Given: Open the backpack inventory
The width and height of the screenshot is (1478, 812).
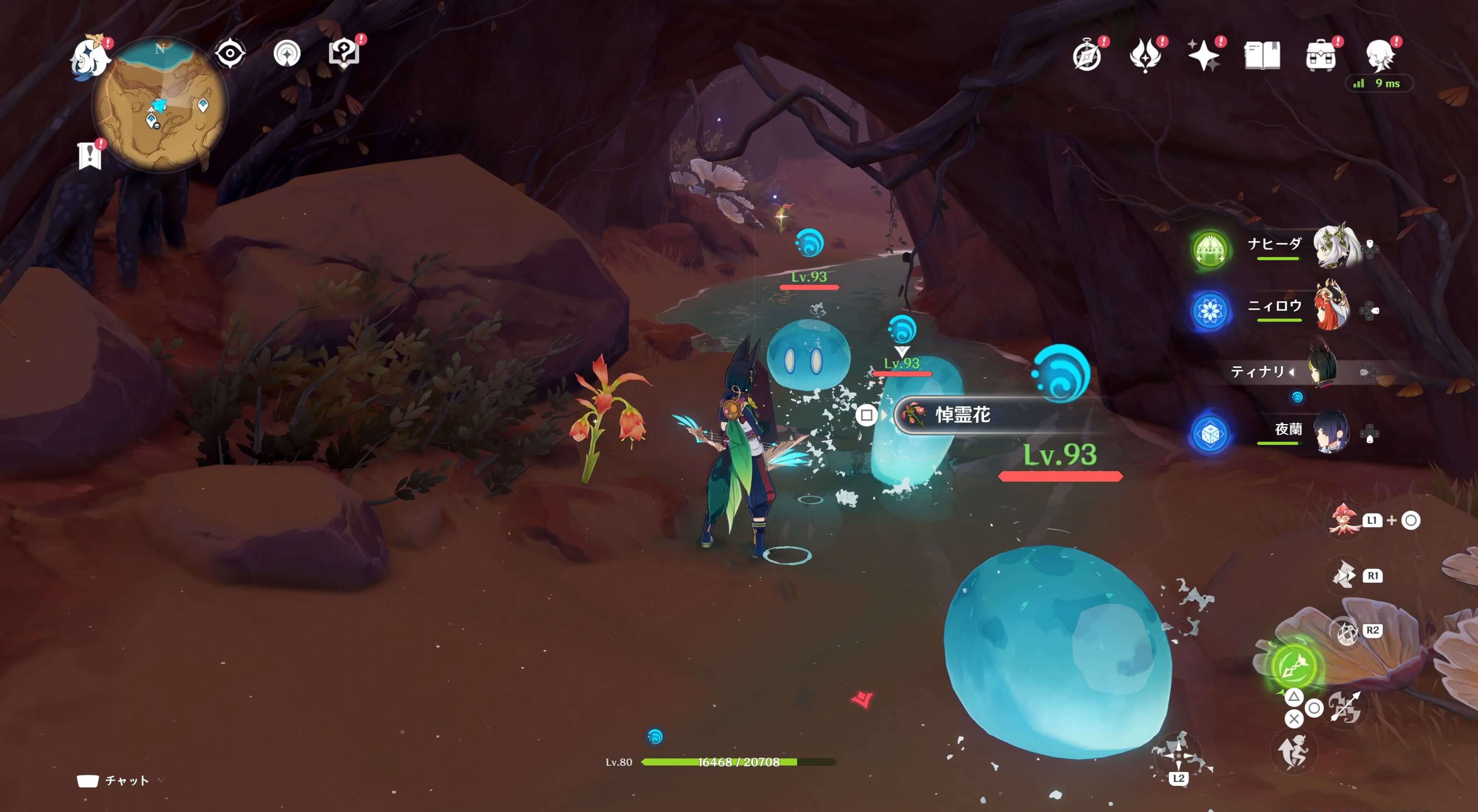Looking at the screenshot, I should [x=1320, y=56].
